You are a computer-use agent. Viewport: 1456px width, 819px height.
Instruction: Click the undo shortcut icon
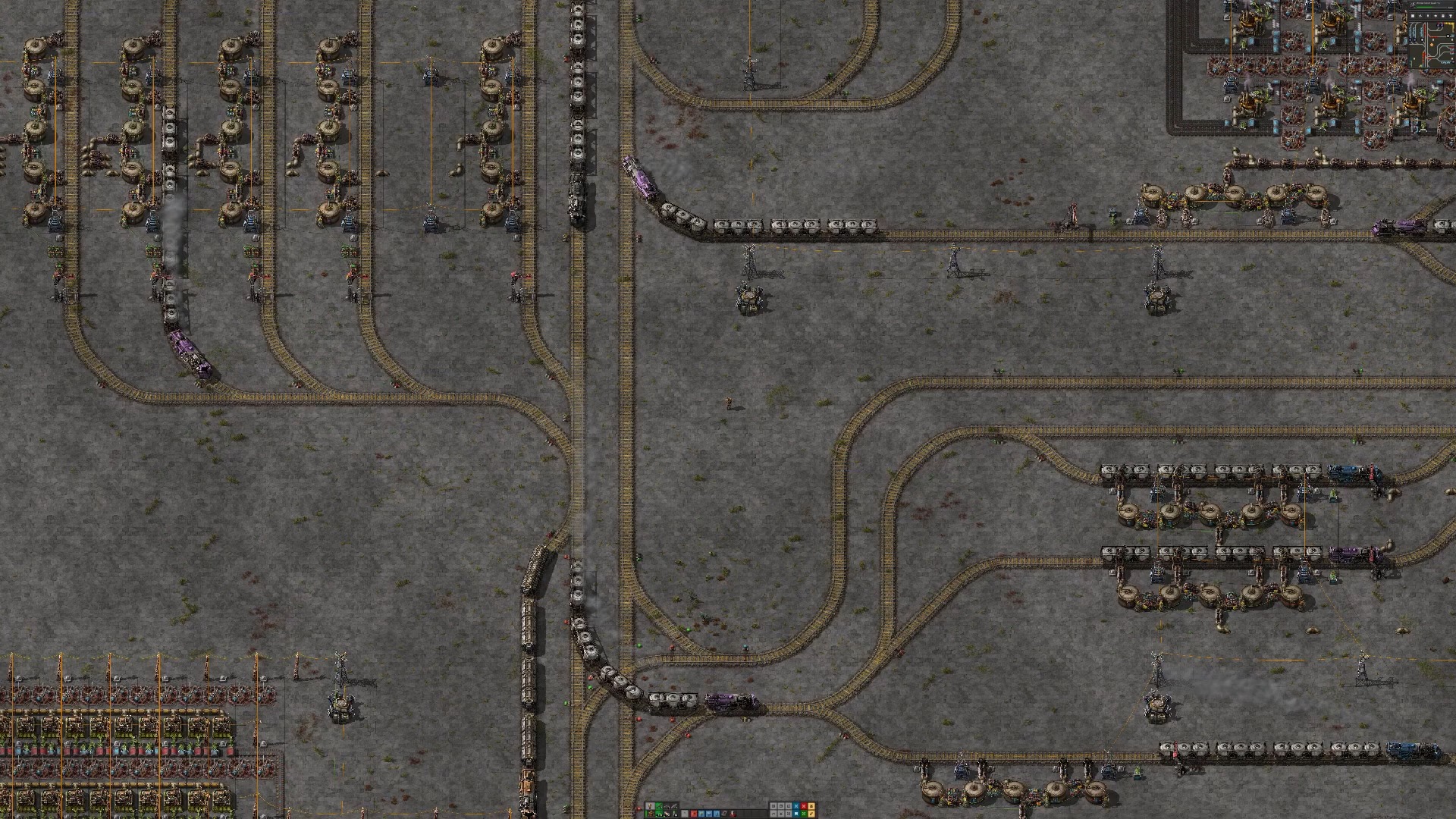(773, 814)
